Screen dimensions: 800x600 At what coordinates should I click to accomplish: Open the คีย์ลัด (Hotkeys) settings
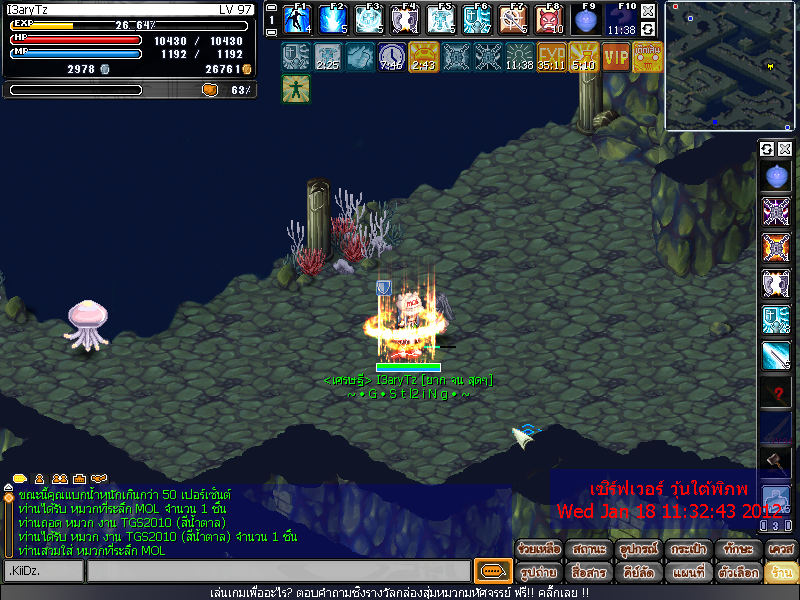639,572
